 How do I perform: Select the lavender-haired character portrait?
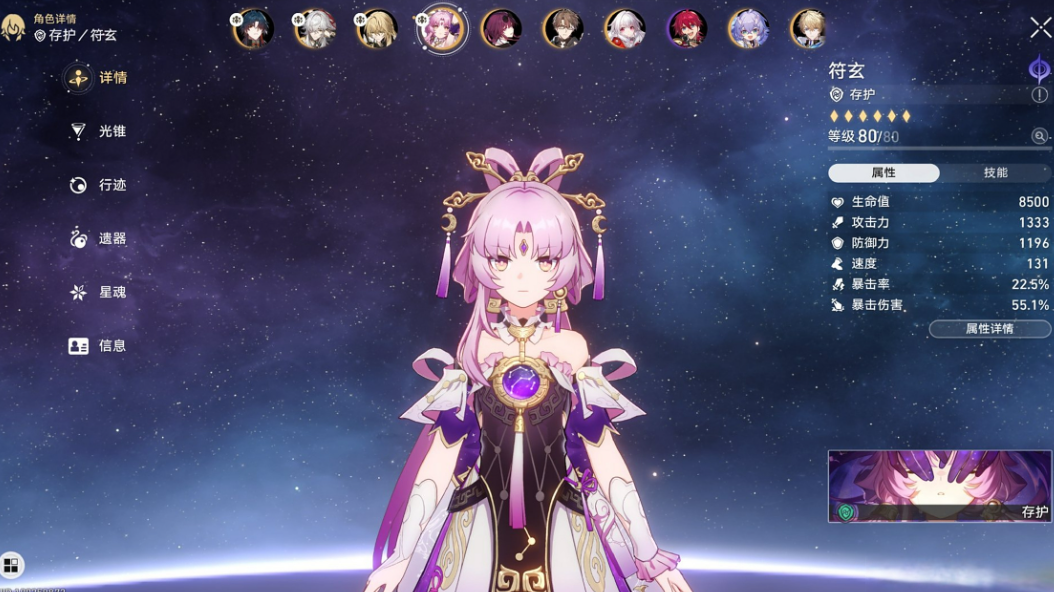[x=747, y=29]
